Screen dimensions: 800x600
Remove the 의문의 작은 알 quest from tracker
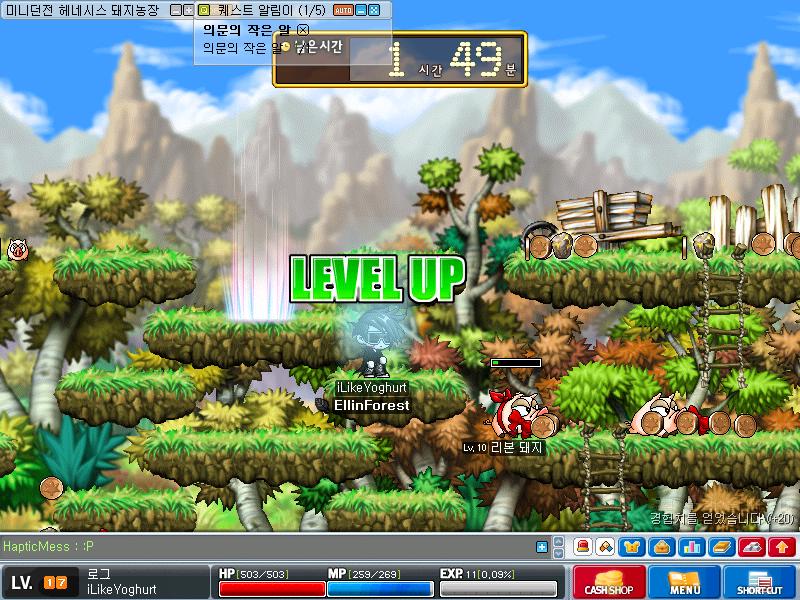(303, 30)
